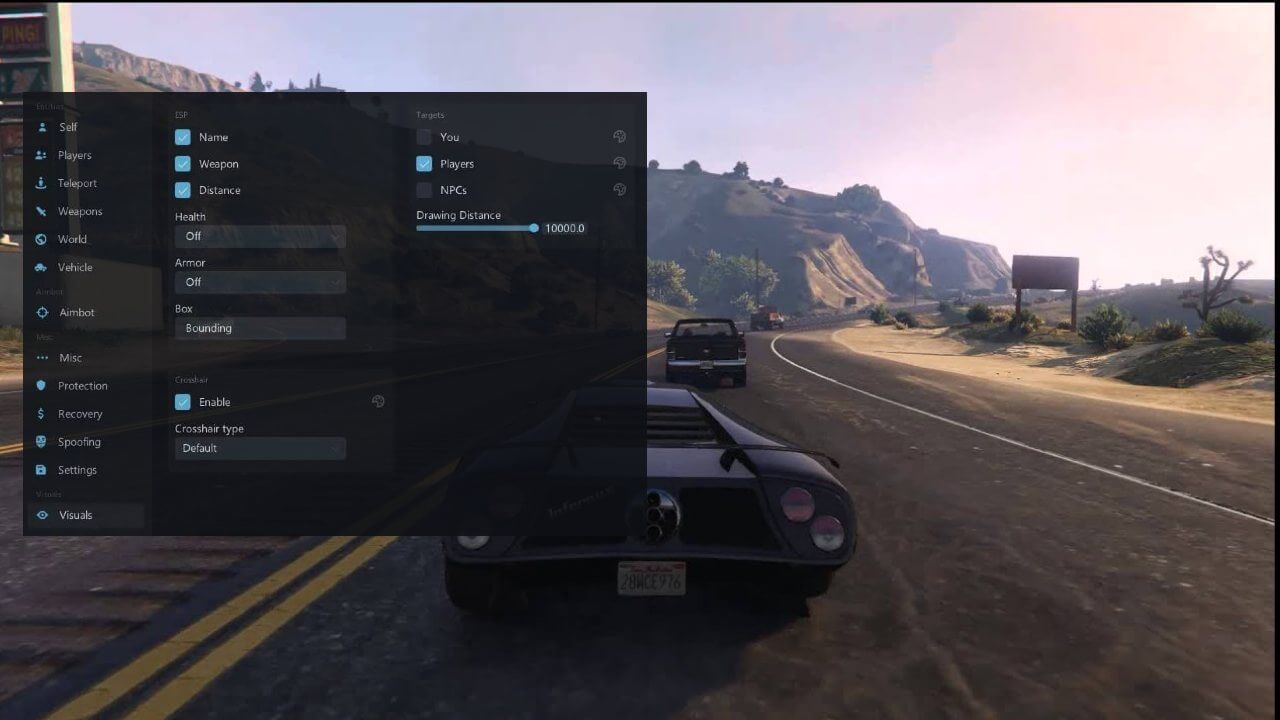Toggle the You target checkbox
Screen dimensions: 1280x720
point(424,137)
